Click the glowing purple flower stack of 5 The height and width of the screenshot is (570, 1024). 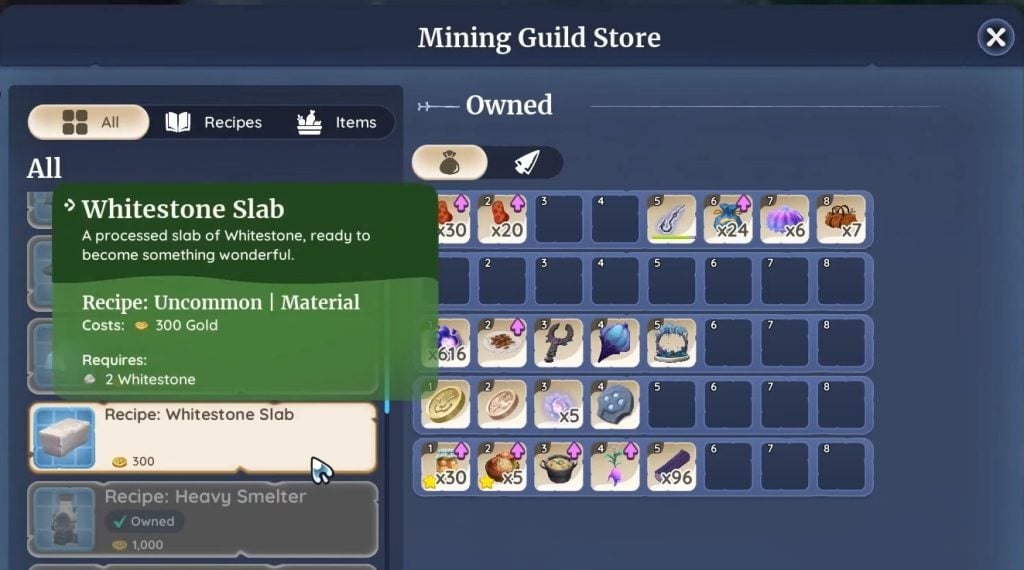click(559, 404)
